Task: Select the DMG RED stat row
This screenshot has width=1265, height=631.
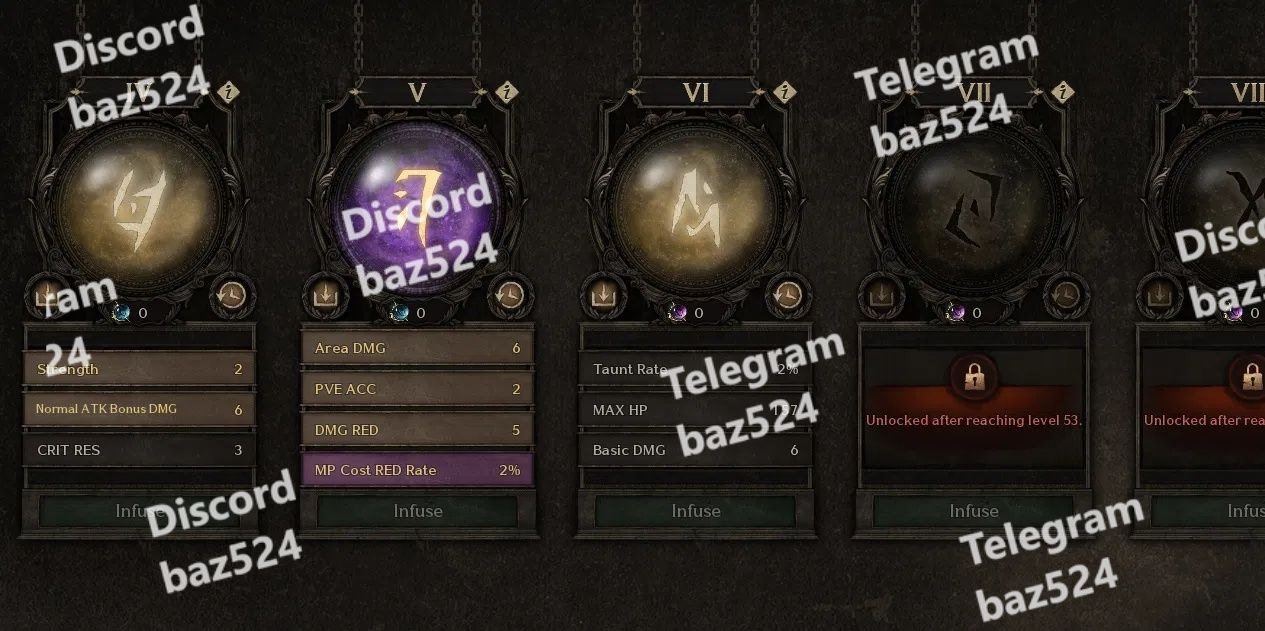Action: point(417,430)
